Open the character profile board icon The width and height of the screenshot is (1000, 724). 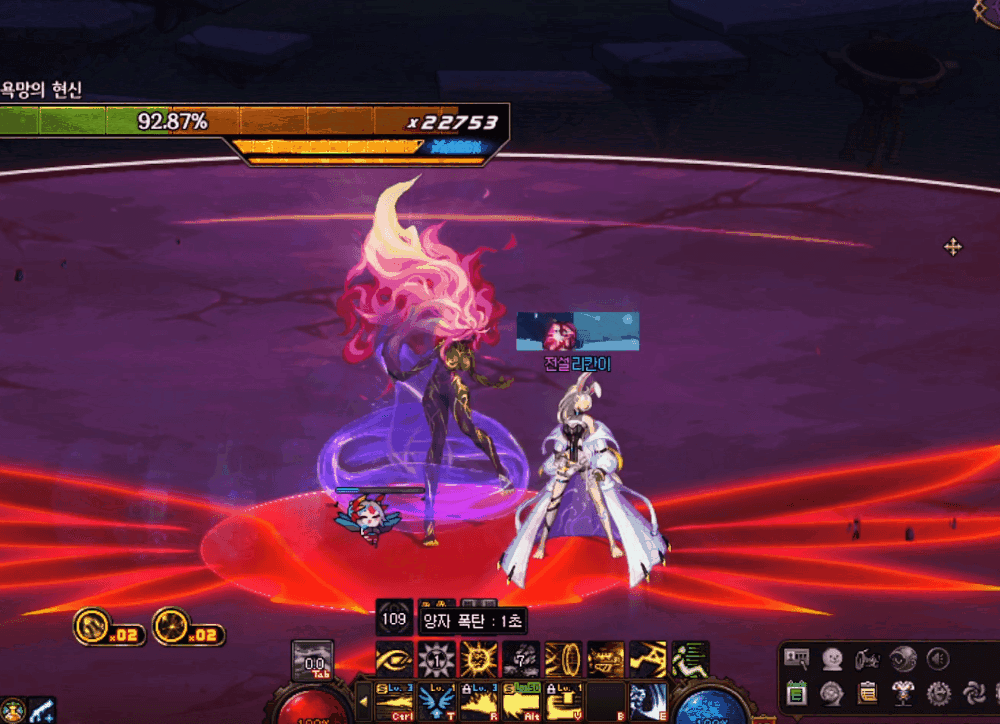(x=797, y=658)
